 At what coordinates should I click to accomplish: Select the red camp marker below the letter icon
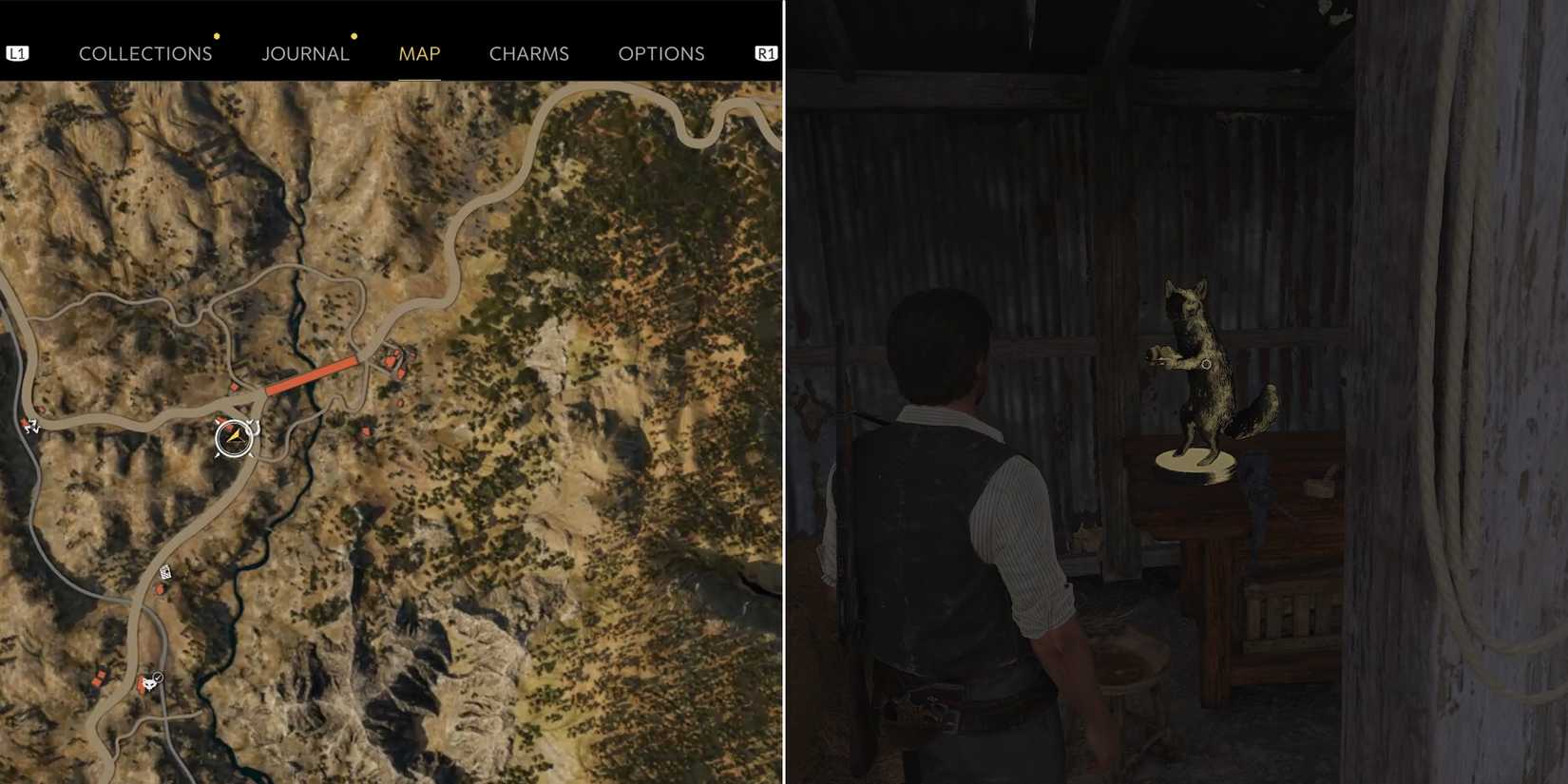tap(160, 589)
